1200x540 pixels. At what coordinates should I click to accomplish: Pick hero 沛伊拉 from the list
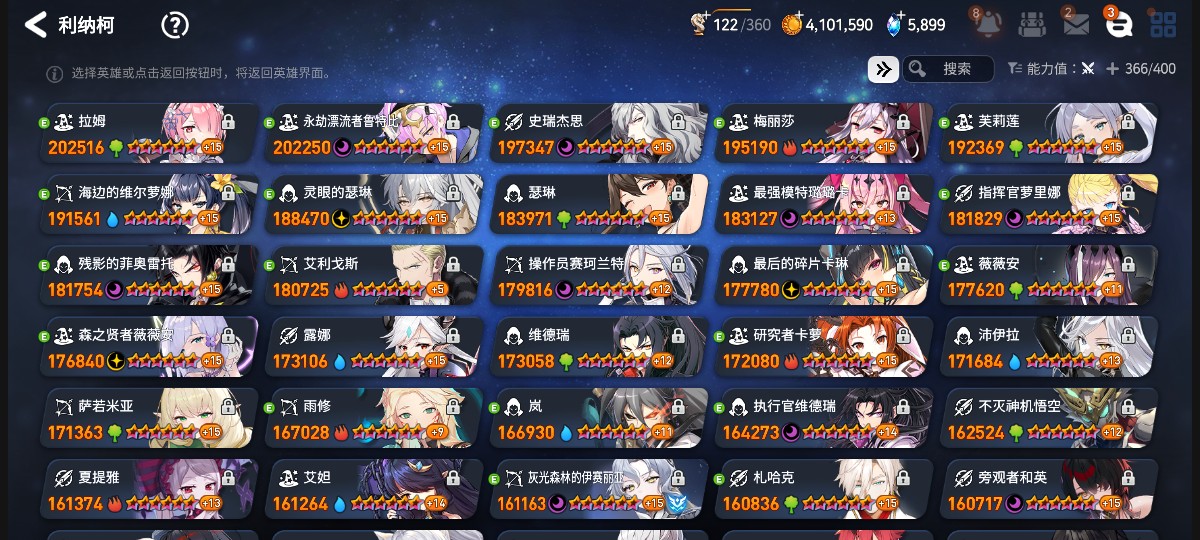coord(1048,347)
